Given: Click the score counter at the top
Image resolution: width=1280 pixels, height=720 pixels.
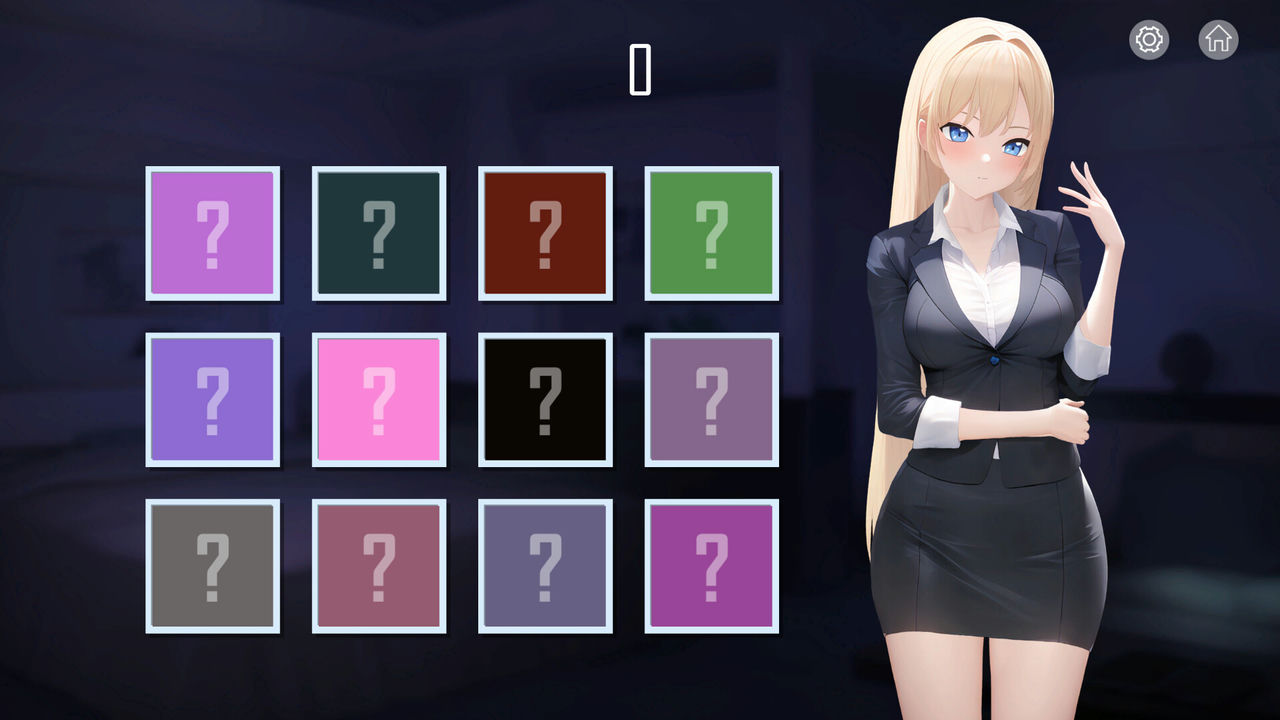Looking at the screenshot, I should (641, 68).
